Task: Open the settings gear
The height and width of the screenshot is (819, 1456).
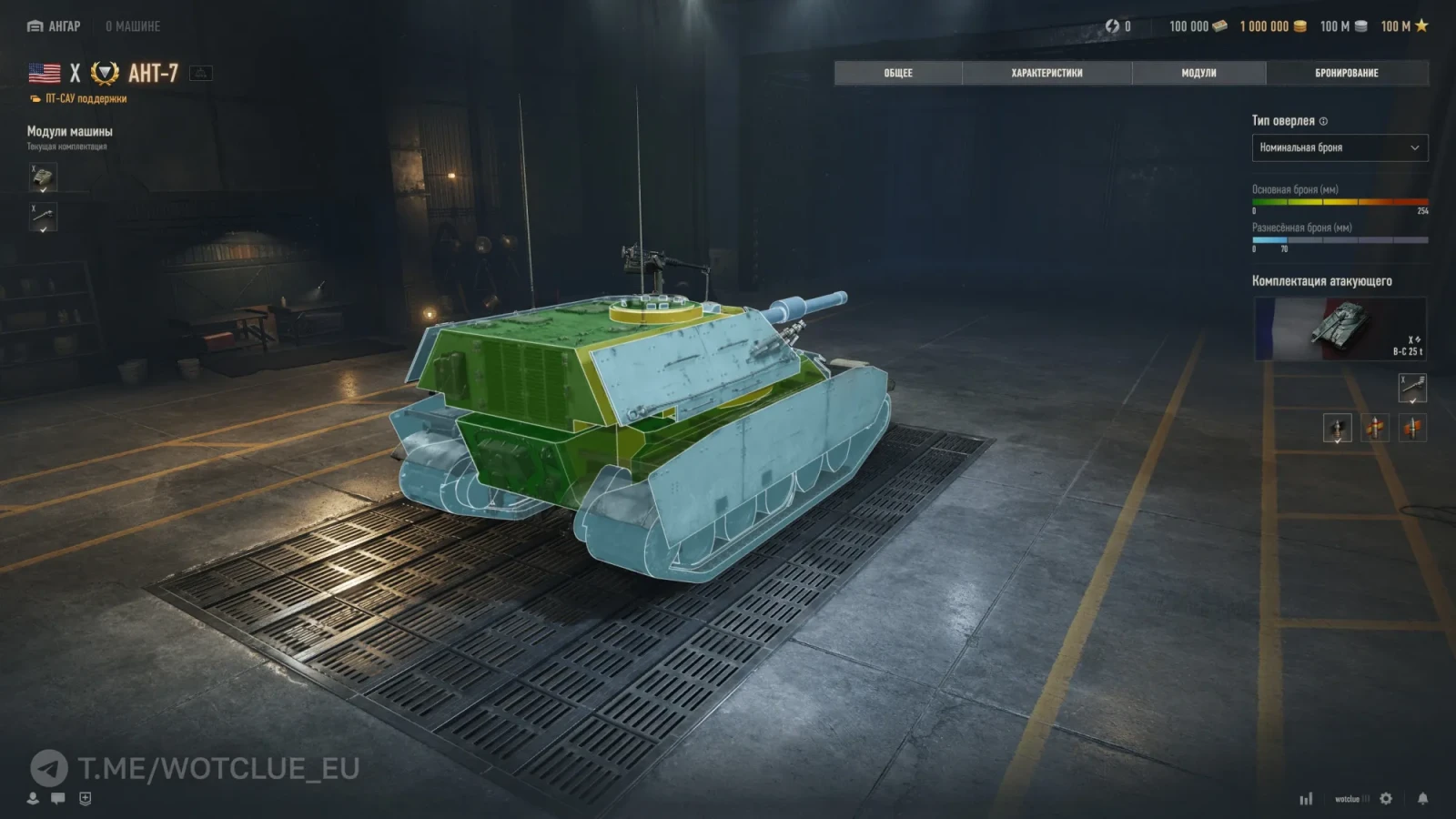Action: coord(1386,798)
